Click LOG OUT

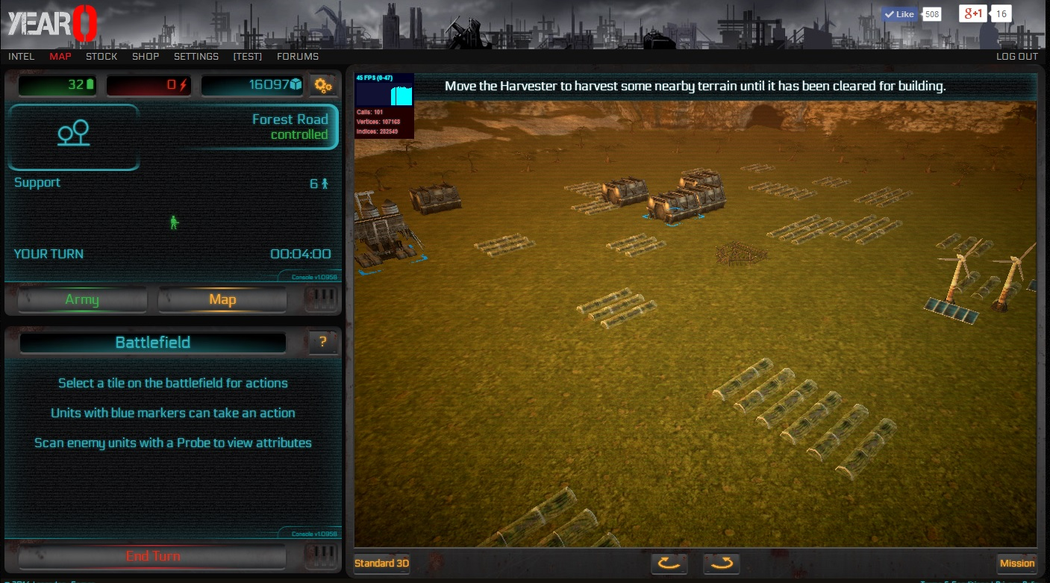coord(1017,57)
